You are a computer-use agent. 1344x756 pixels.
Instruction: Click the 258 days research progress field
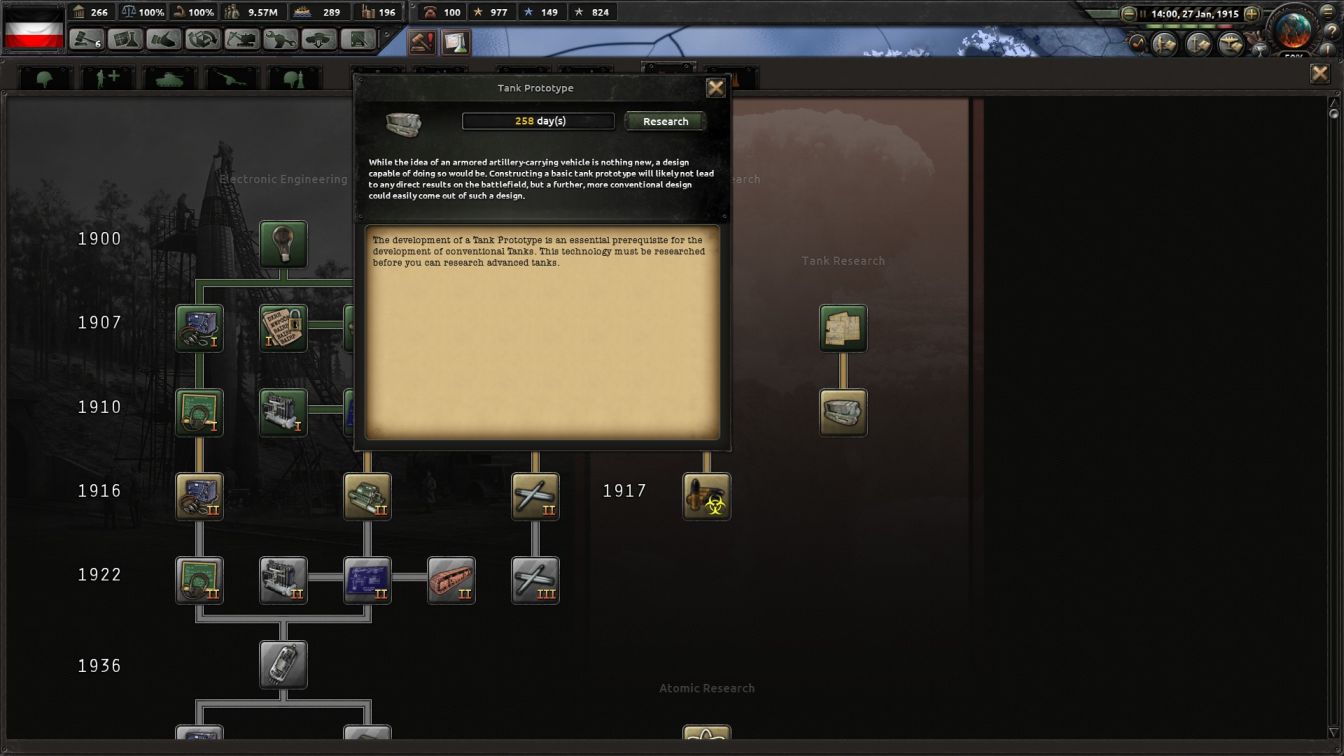[x=538, y=121]
